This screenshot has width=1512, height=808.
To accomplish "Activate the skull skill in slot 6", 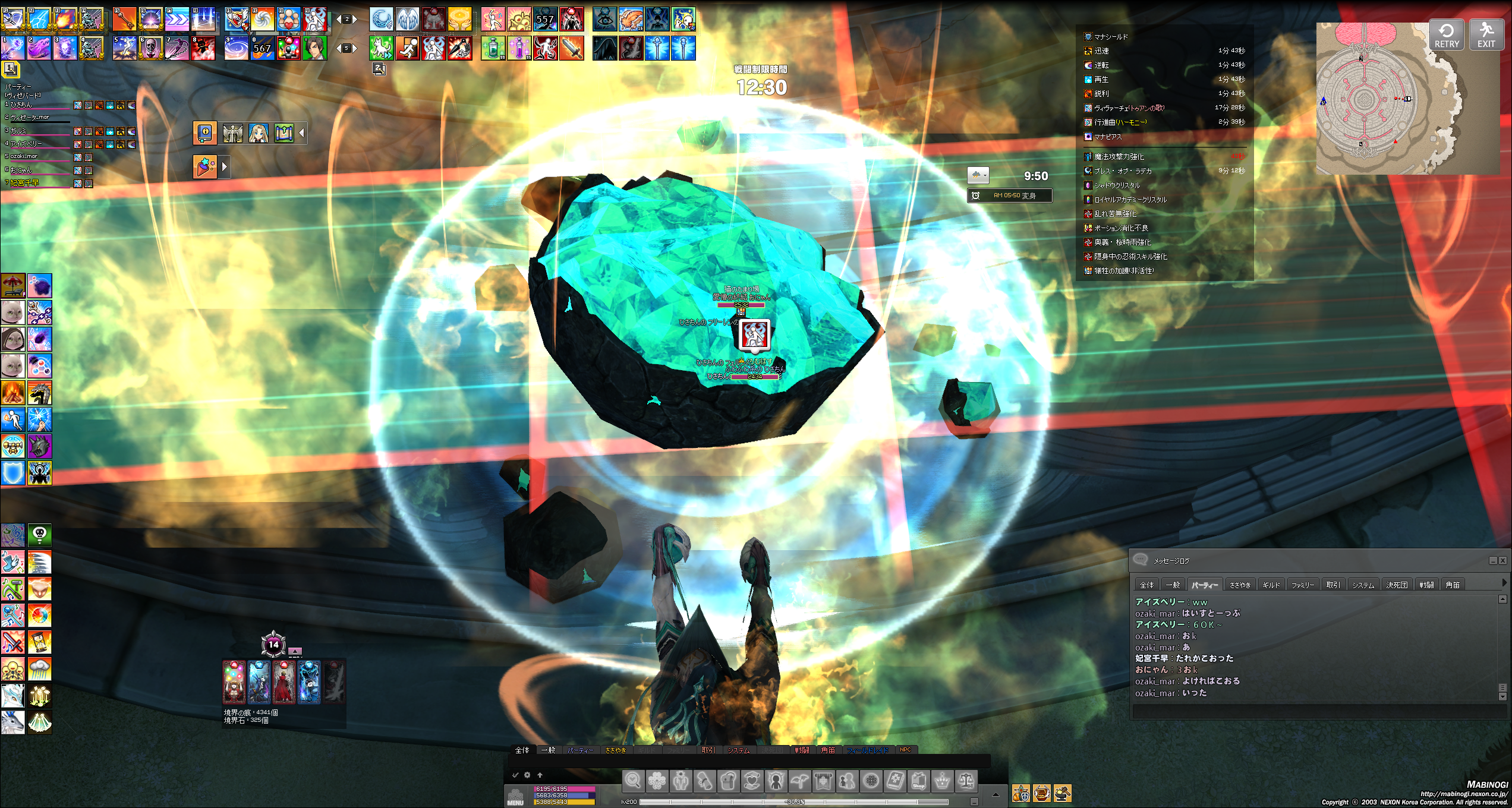I will tap(151, 48).
